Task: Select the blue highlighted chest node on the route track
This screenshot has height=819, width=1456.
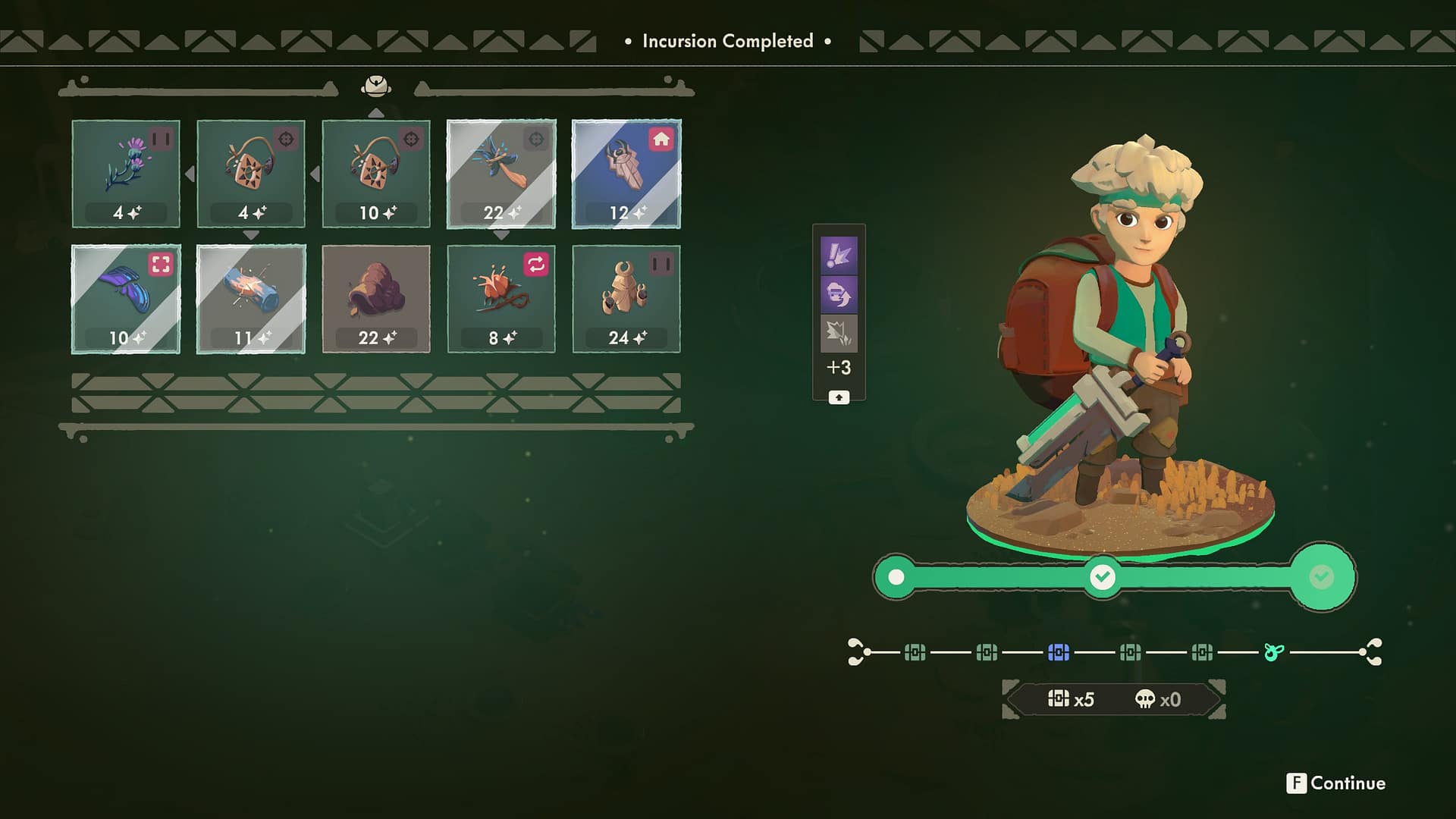Action: click(x=1059, y=653)
